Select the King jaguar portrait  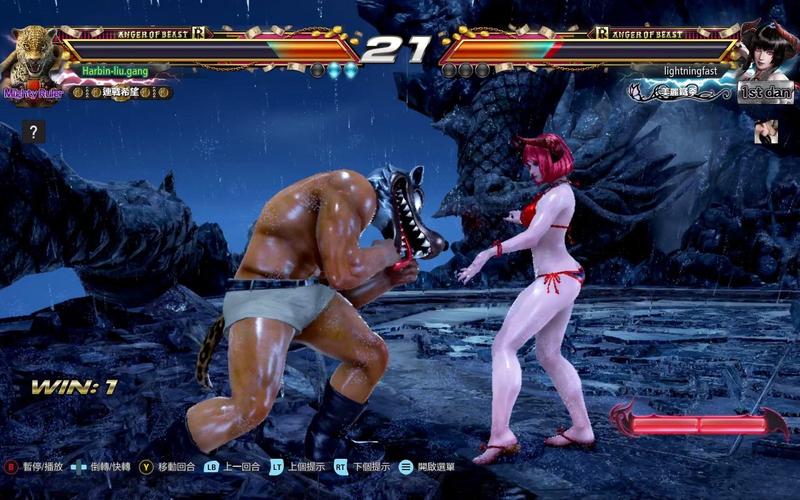click(x=30, y=53)
